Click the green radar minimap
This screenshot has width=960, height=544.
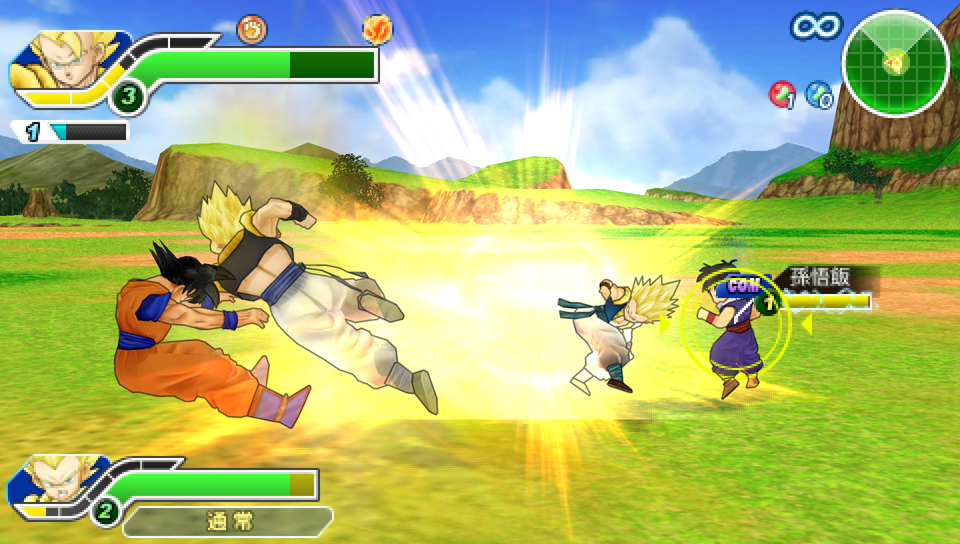895,64
